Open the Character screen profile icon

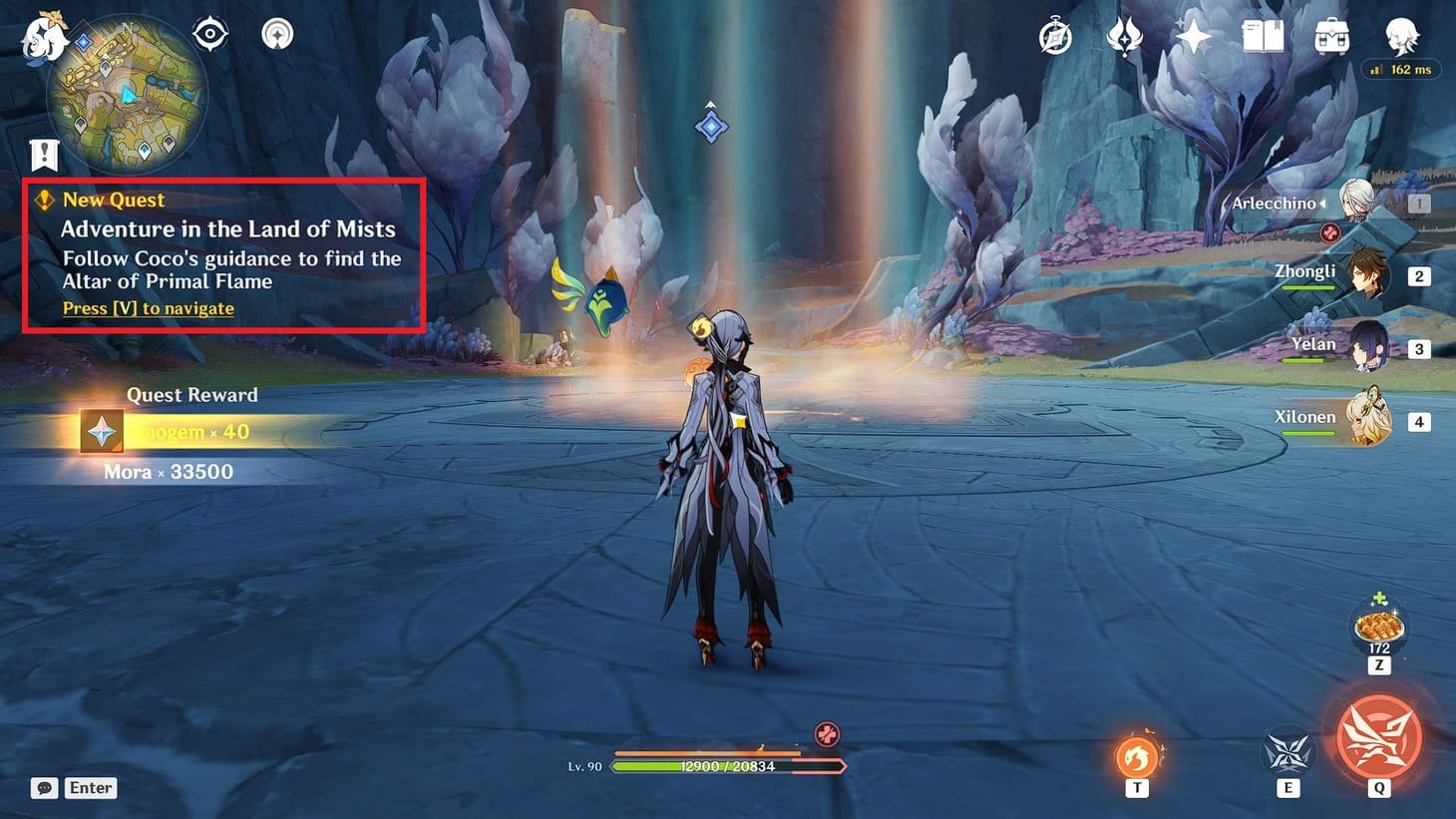pyautogui.click(x=1401, y=38)
